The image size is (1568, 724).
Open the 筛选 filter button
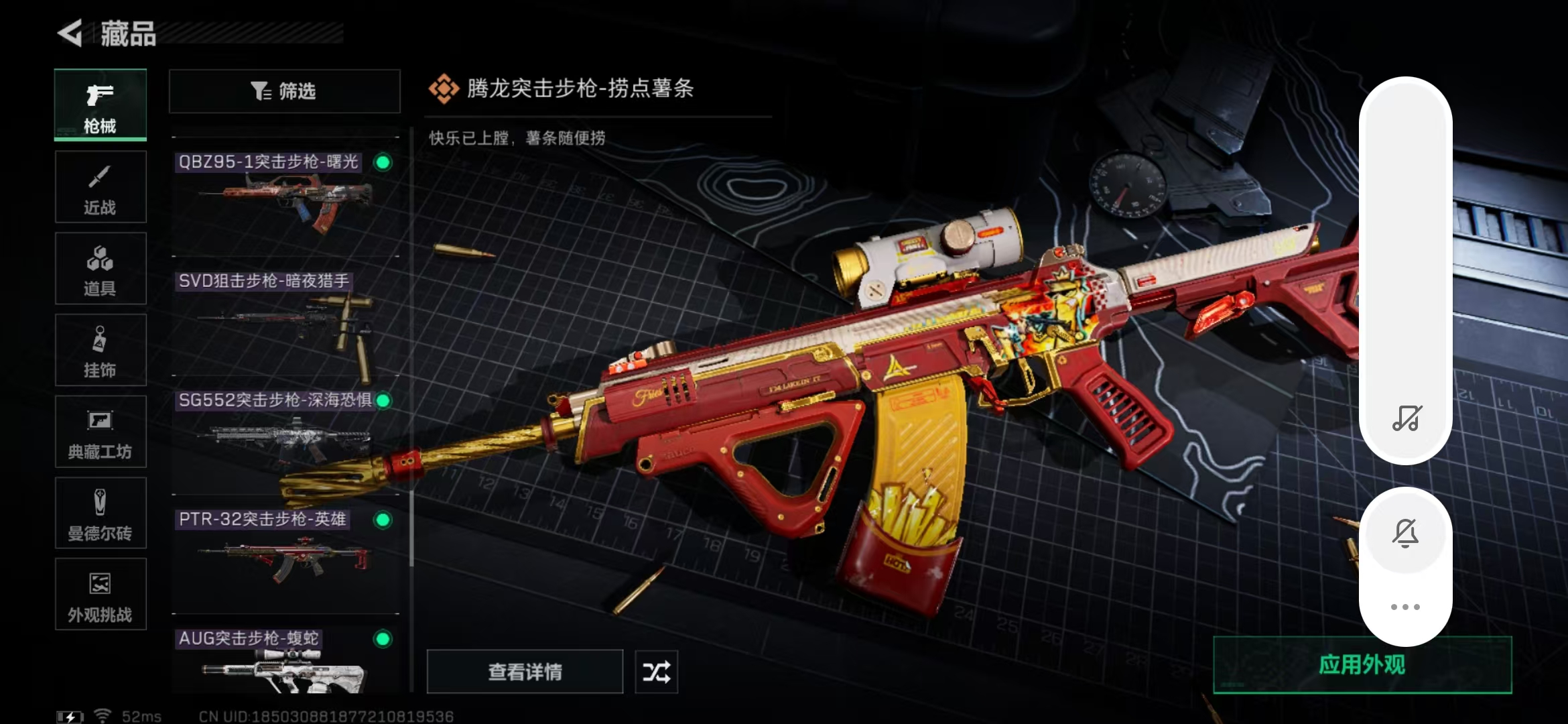(285, 91)
